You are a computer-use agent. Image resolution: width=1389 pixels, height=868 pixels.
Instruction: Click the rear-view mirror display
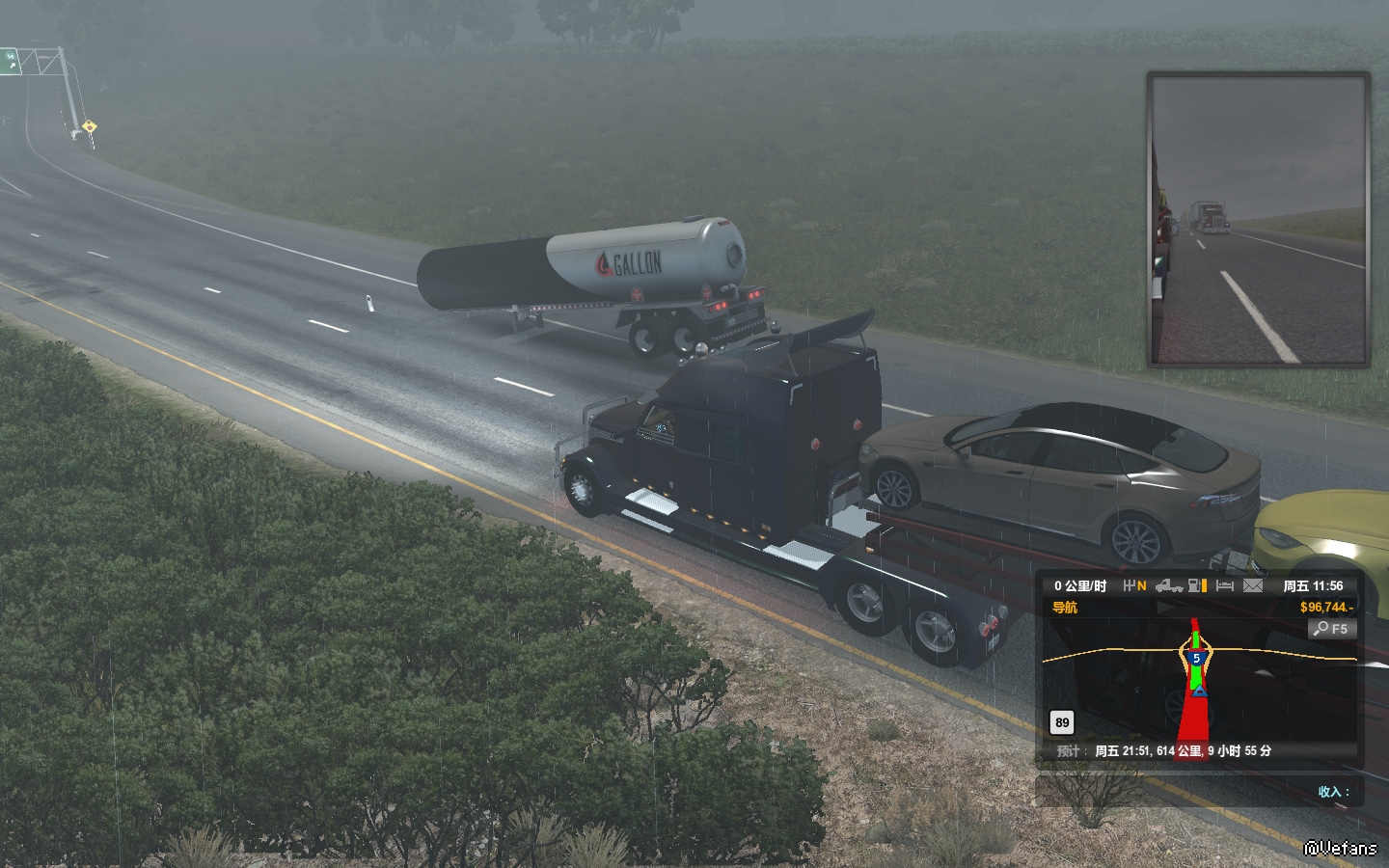point(1259,220)
